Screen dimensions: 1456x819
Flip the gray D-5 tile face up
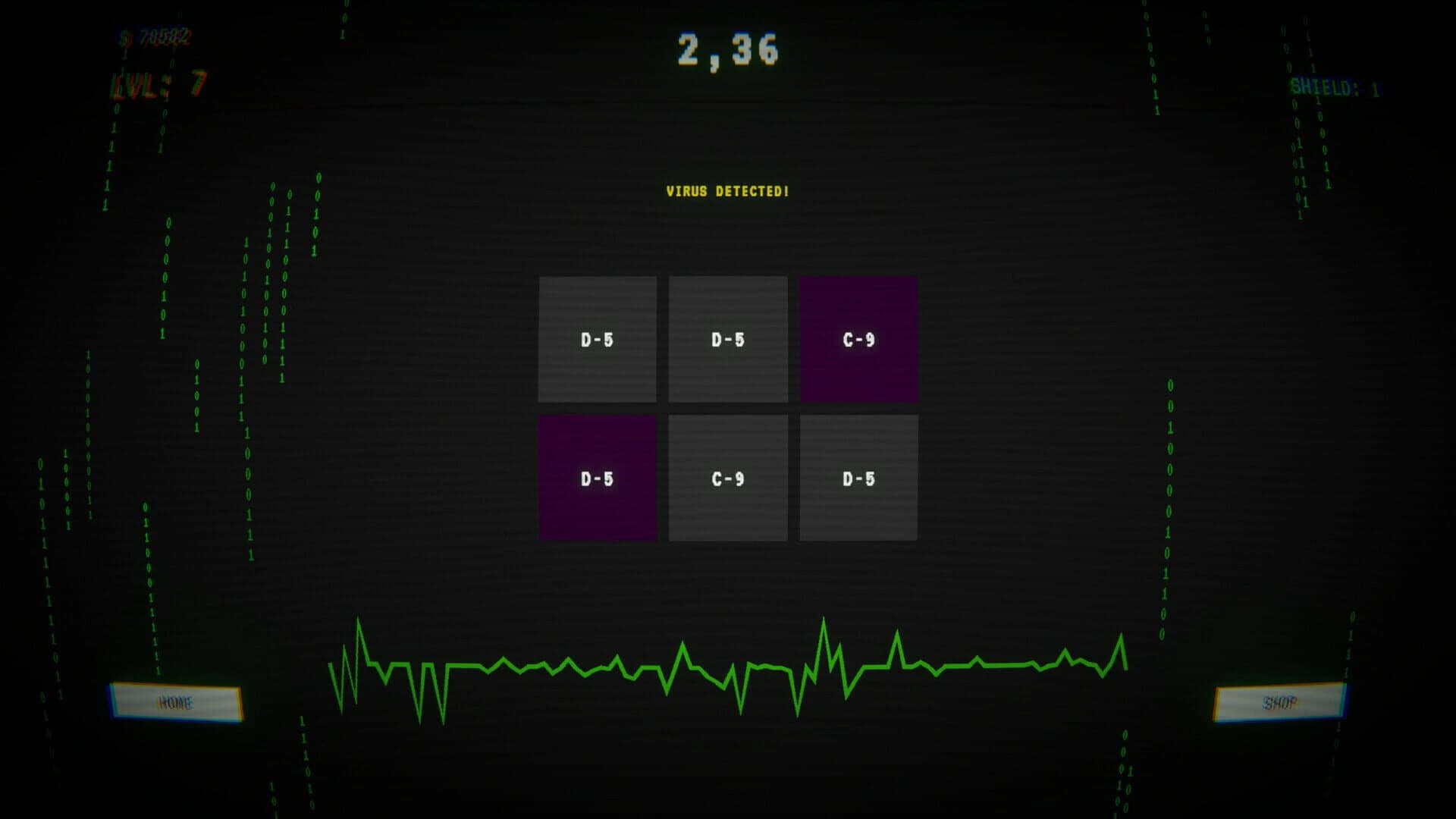[x=597, y=339]
